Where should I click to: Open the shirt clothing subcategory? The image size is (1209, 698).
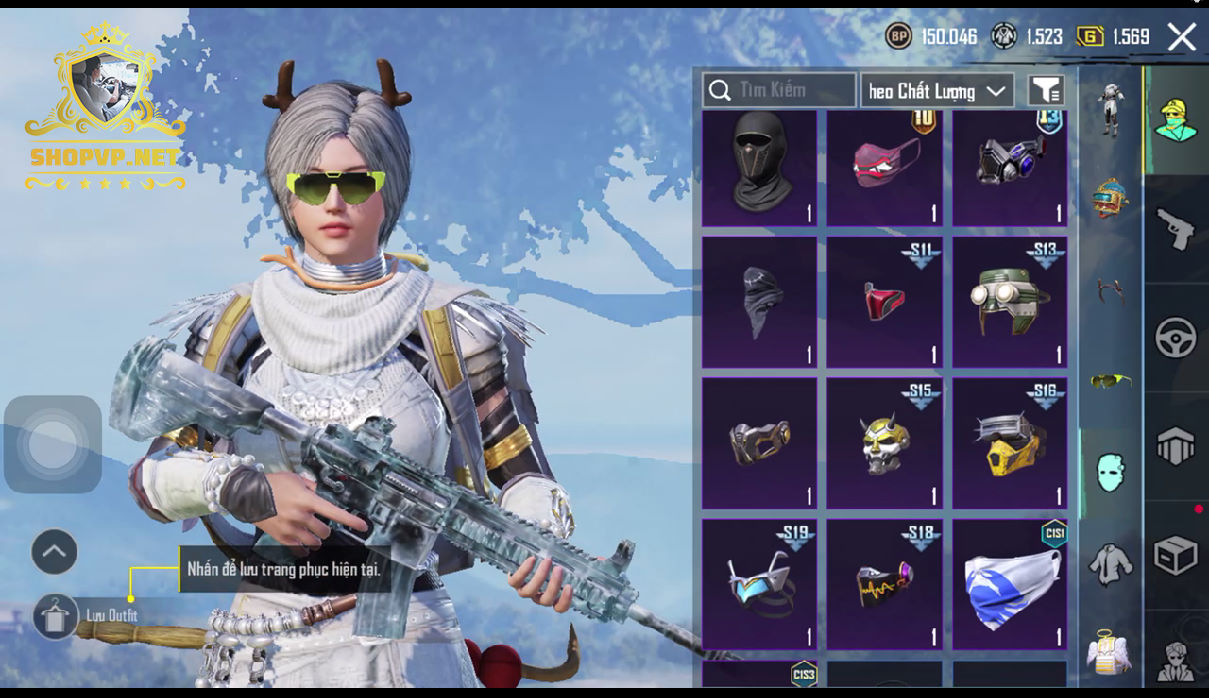click(x=1110, y=565)
